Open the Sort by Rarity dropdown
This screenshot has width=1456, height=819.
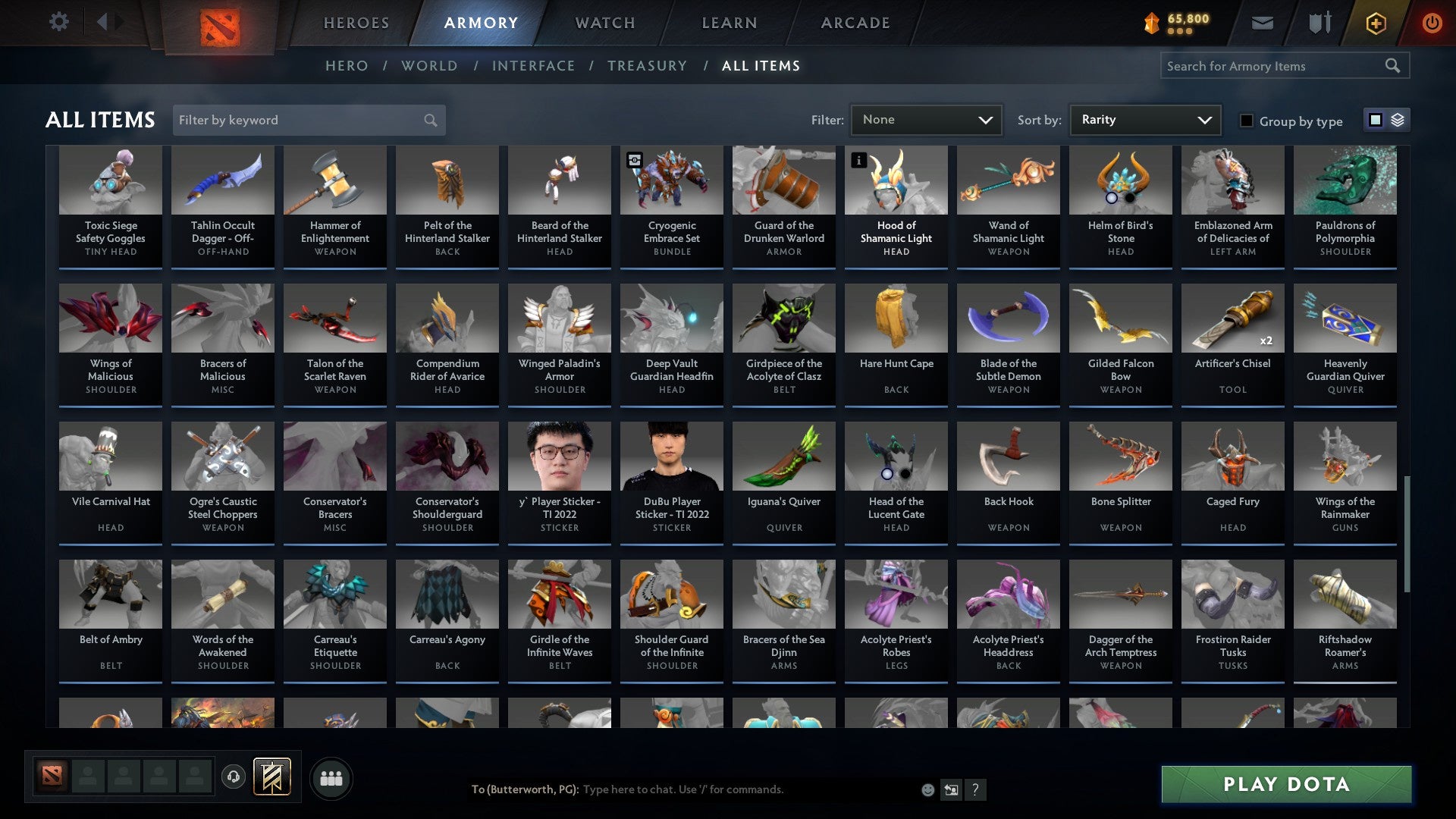point(1144,119)
